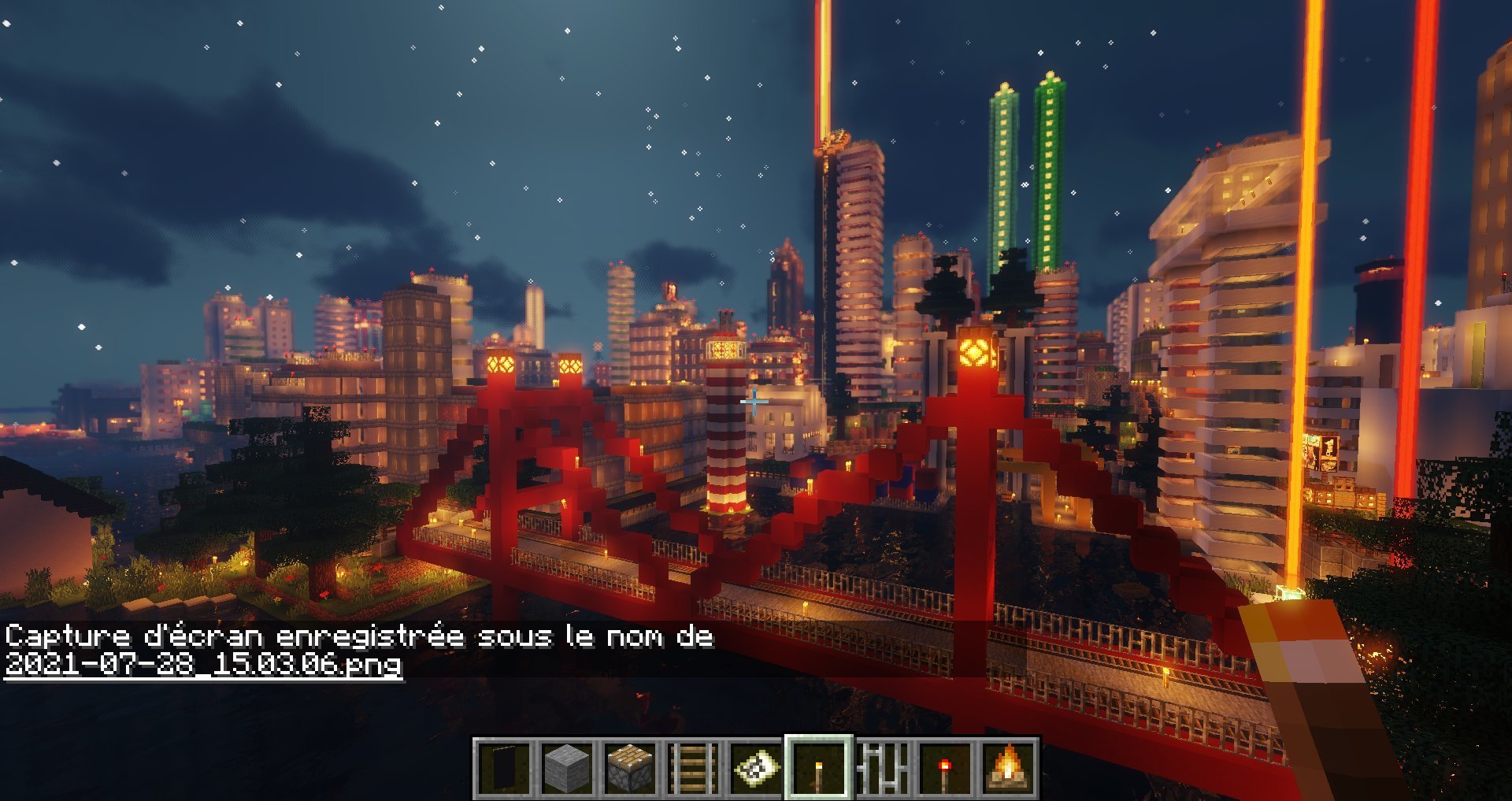Image resolution: width=1512 pixels, height=801 pixels.
Task: Select the gray stone block slot
Action: click(567, 768)
